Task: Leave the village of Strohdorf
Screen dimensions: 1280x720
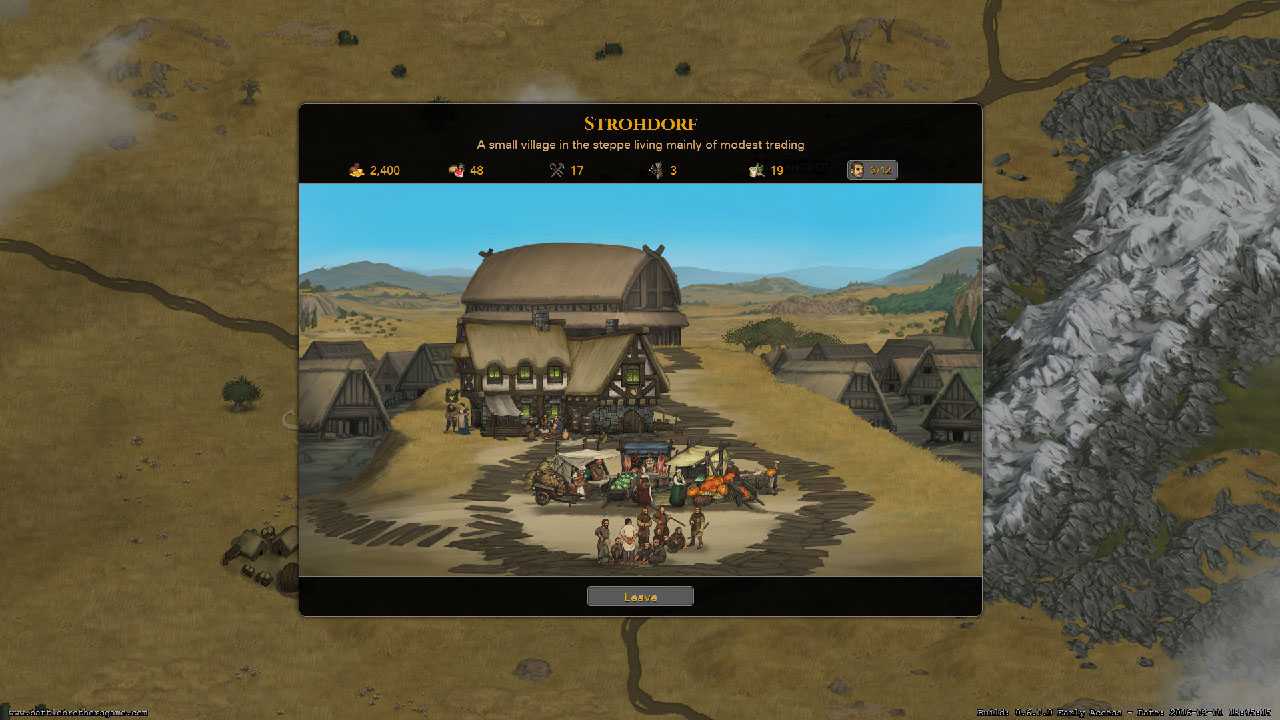Action: pyautogui.click(x=640, y=597)
